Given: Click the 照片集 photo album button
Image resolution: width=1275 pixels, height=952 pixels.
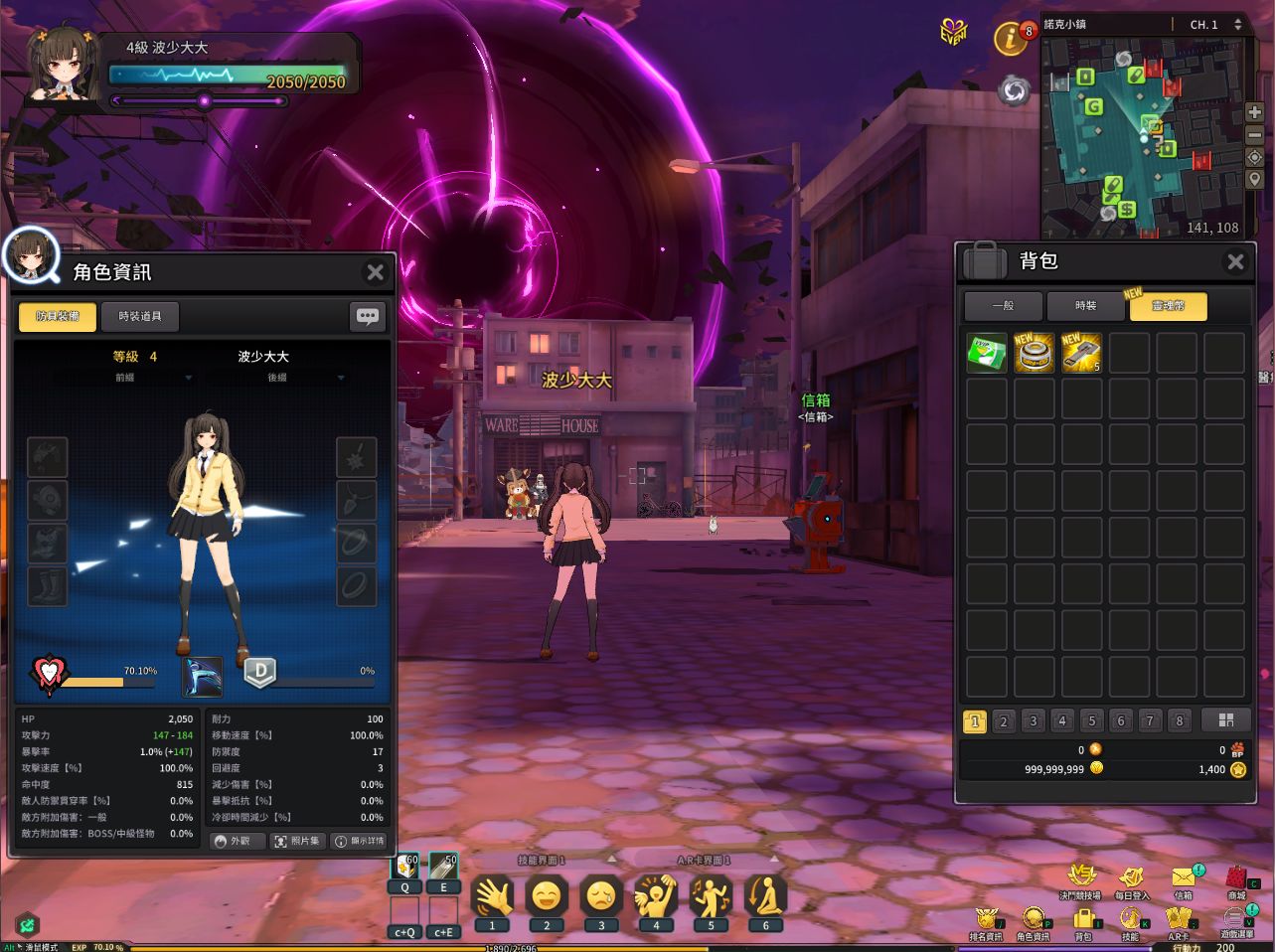Looking at the screenshot, I should 297,841.
